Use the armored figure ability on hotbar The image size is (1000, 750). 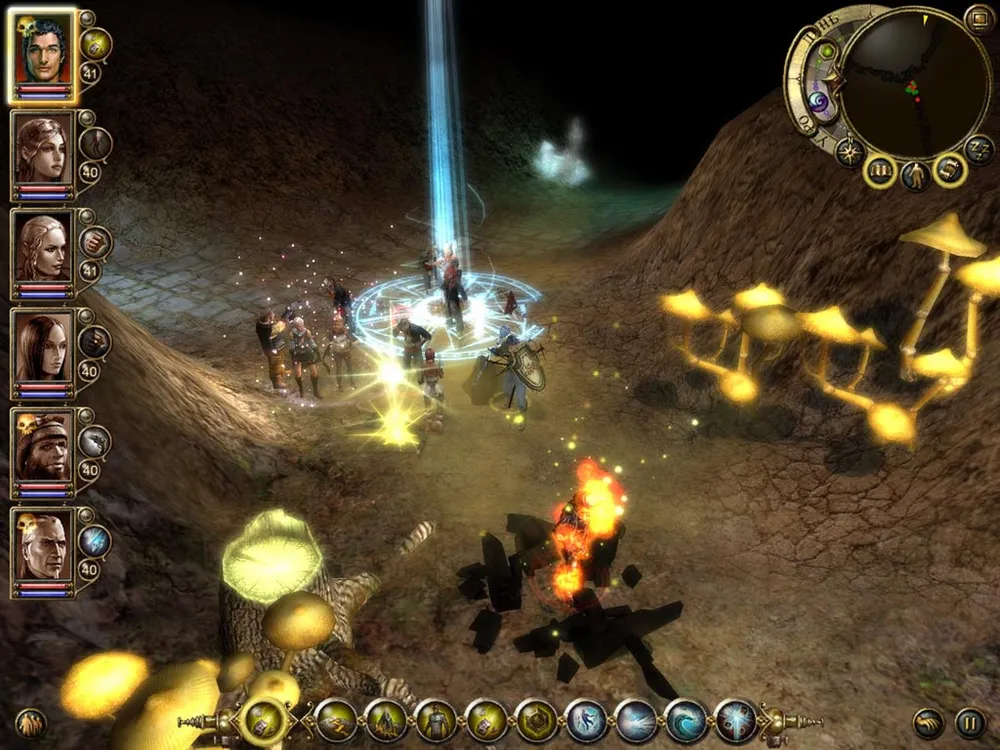pos(436,720)
